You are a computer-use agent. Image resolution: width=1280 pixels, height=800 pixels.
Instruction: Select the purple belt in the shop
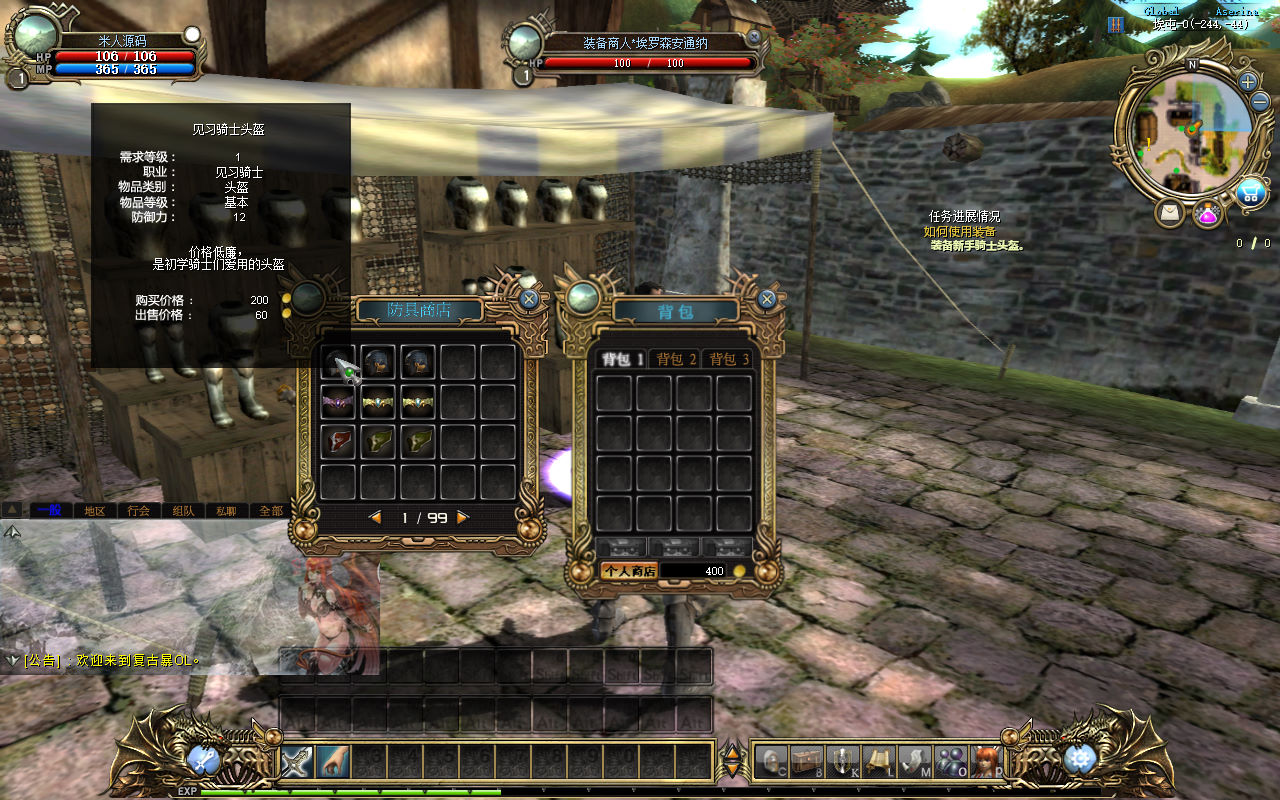(x=338, y=402)
